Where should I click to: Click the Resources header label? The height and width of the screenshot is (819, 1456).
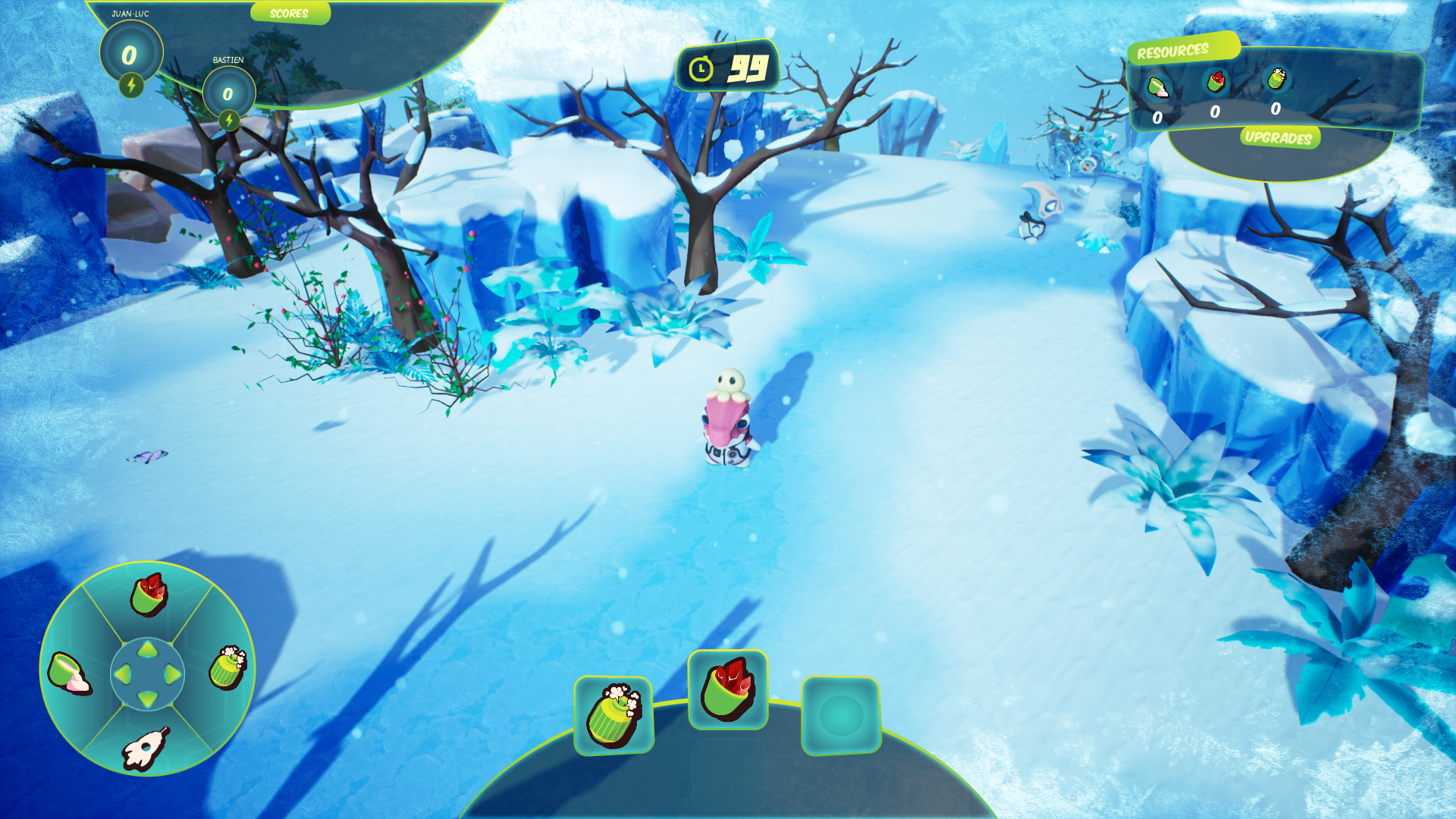click(1172, 51)
